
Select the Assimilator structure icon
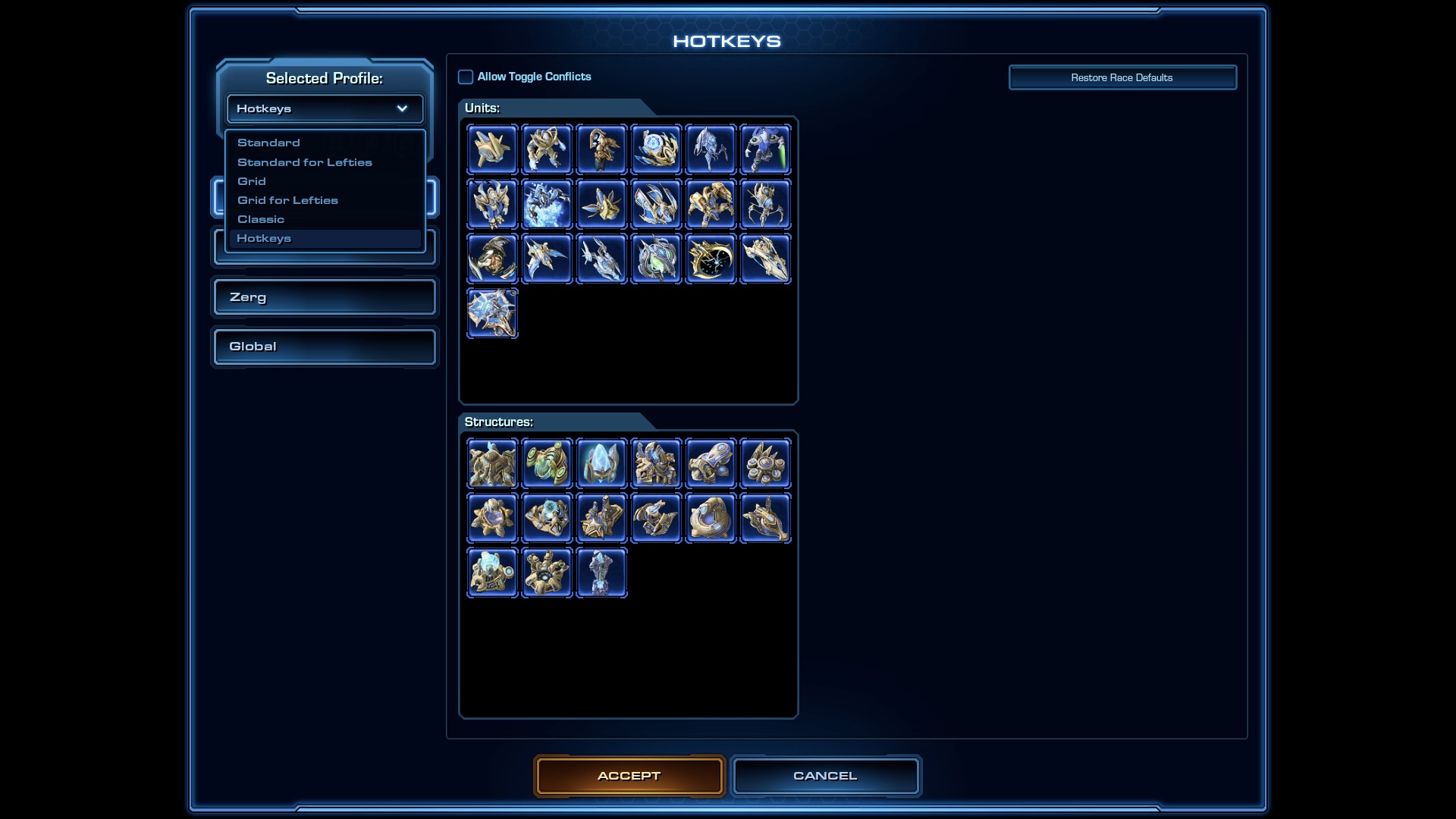click(x=548, y=463)
